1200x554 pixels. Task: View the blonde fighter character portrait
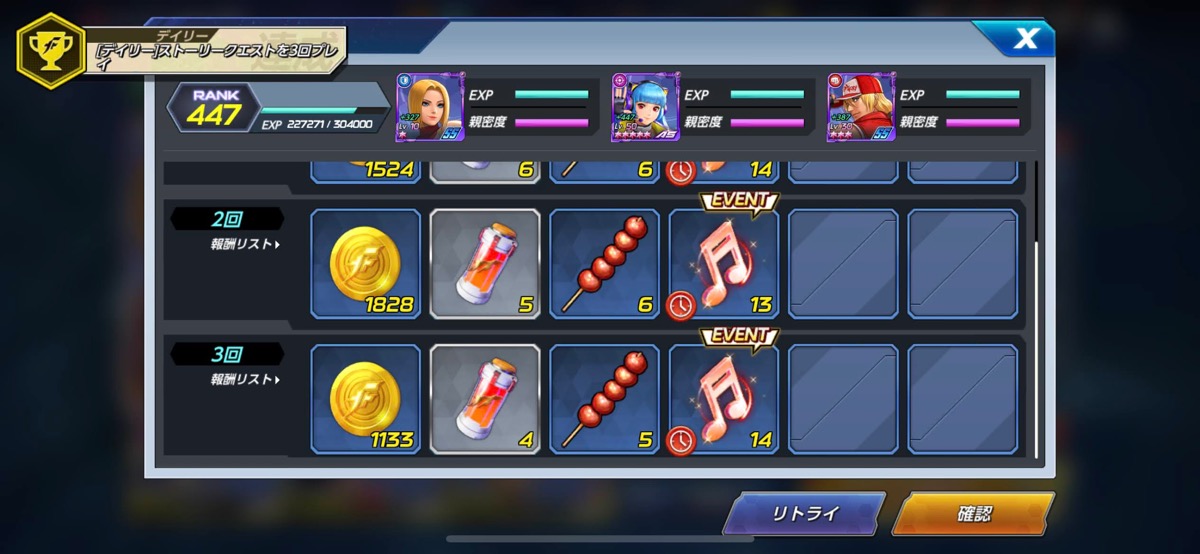pyautogui.click(x=430, y=108)
